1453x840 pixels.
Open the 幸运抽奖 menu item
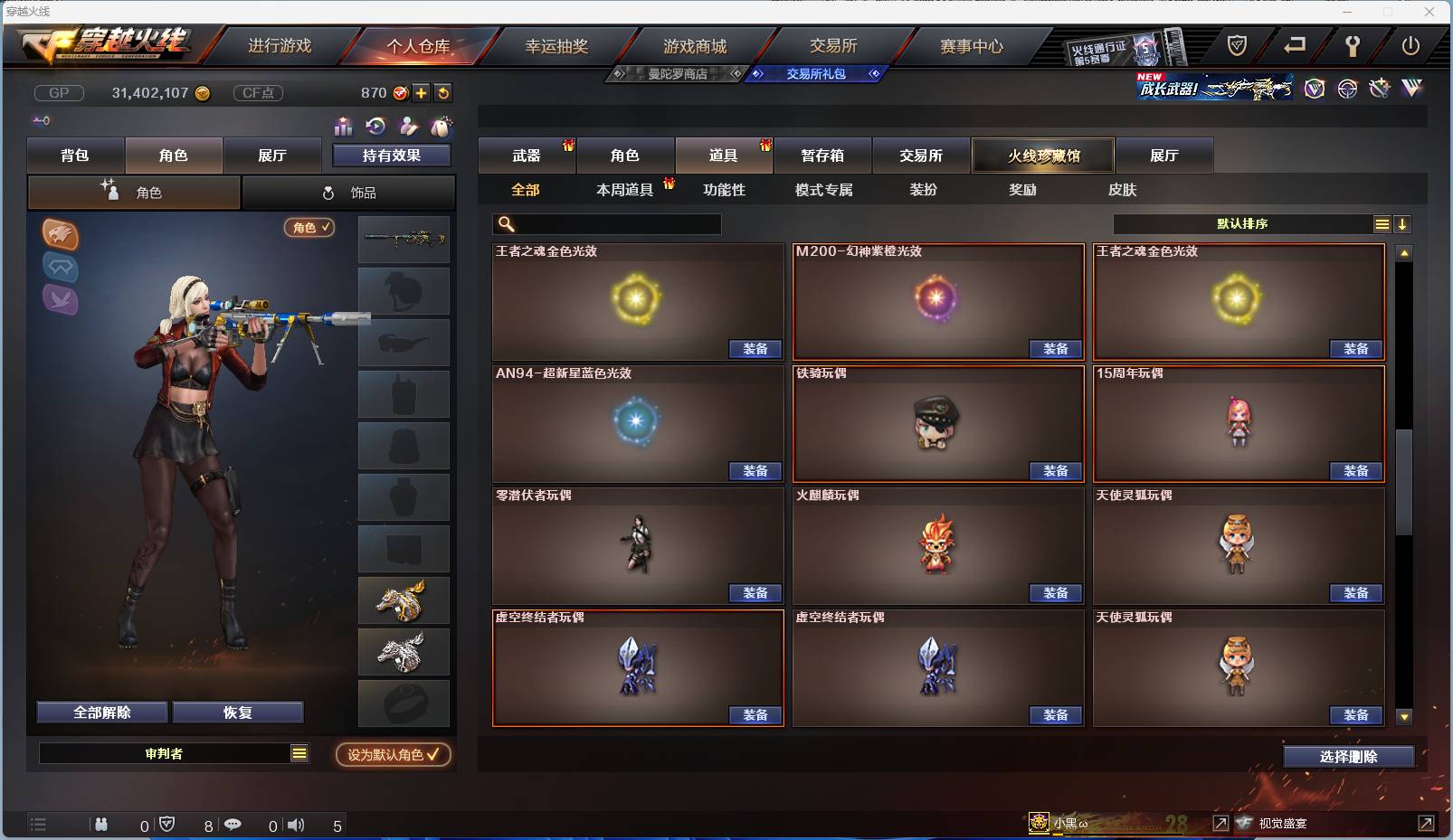(x=558, y=44)
